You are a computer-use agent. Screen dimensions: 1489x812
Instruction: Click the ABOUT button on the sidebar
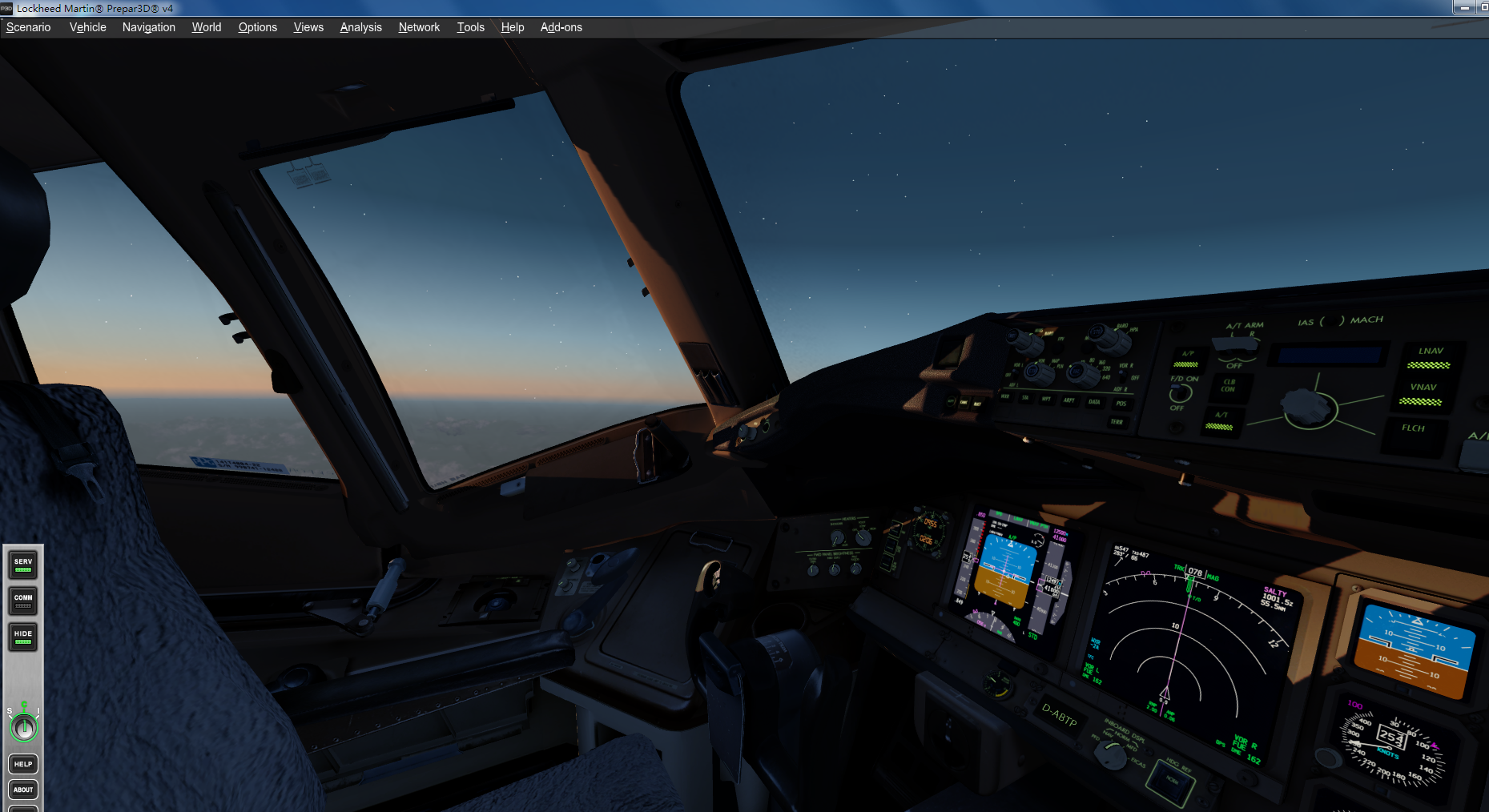click(x=22, y=789)
